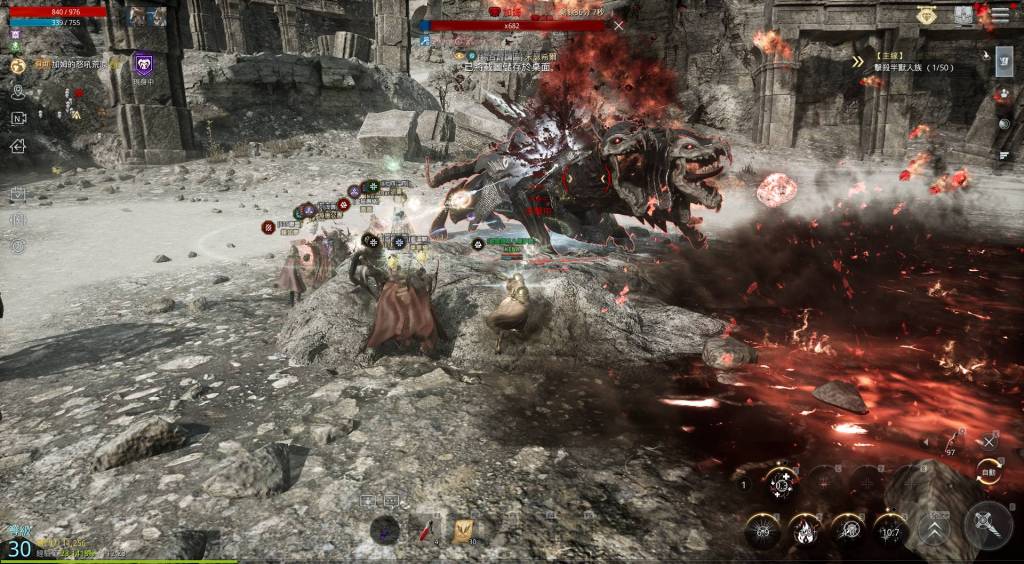The height and width of the screenshot is (564, 1024).
Task: Open the highlighted quest tab on right edge
Action: point(1003,62)
